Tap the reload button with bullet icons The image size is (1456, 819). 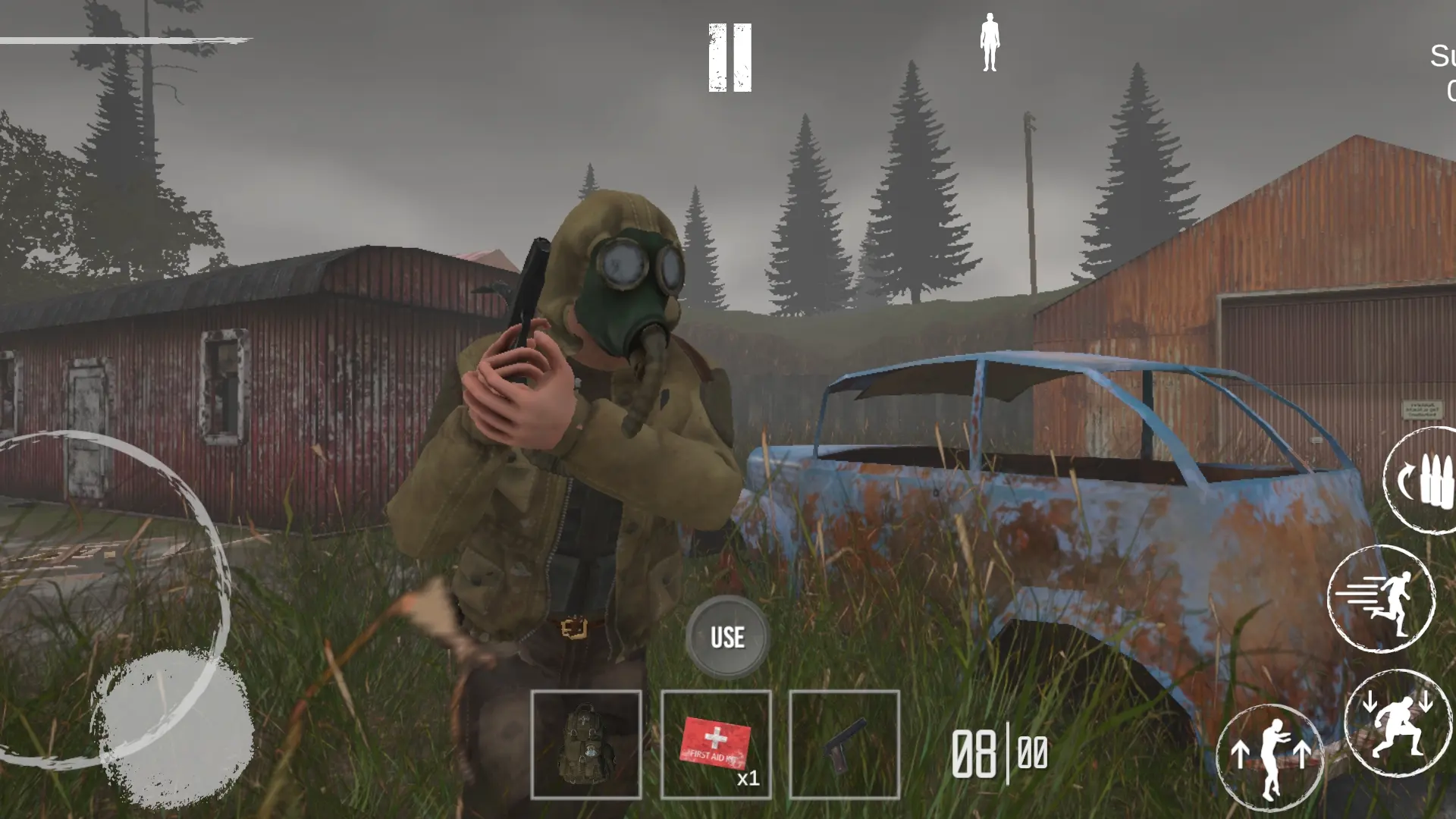(x=1424, y=483)
